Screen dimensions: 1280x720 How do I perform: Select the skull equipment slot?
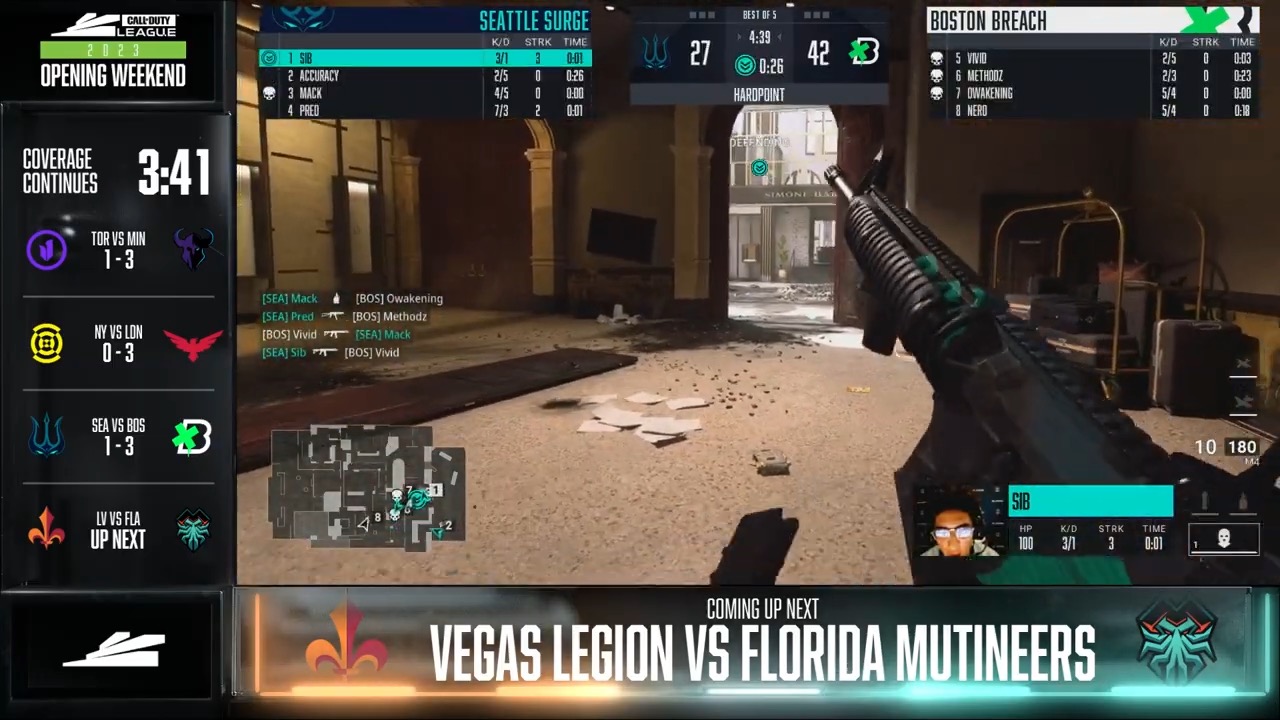[1223, 539]
